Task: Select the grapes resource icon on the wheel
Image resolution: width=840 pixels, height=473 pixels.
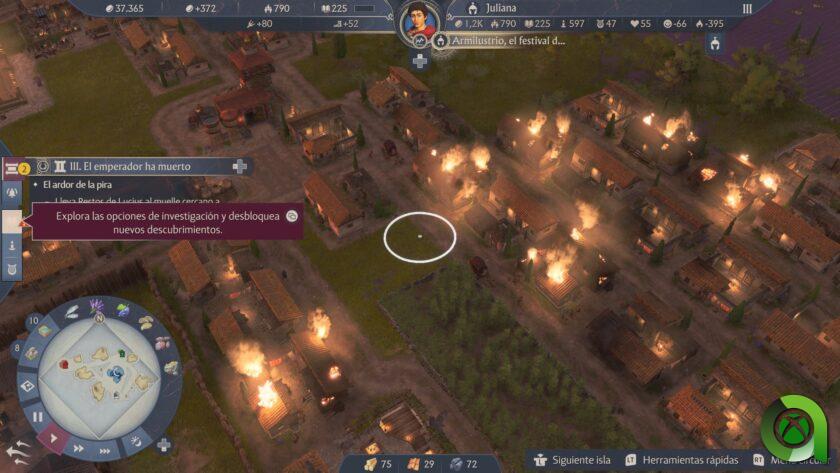Action: (x=123, y=311)
